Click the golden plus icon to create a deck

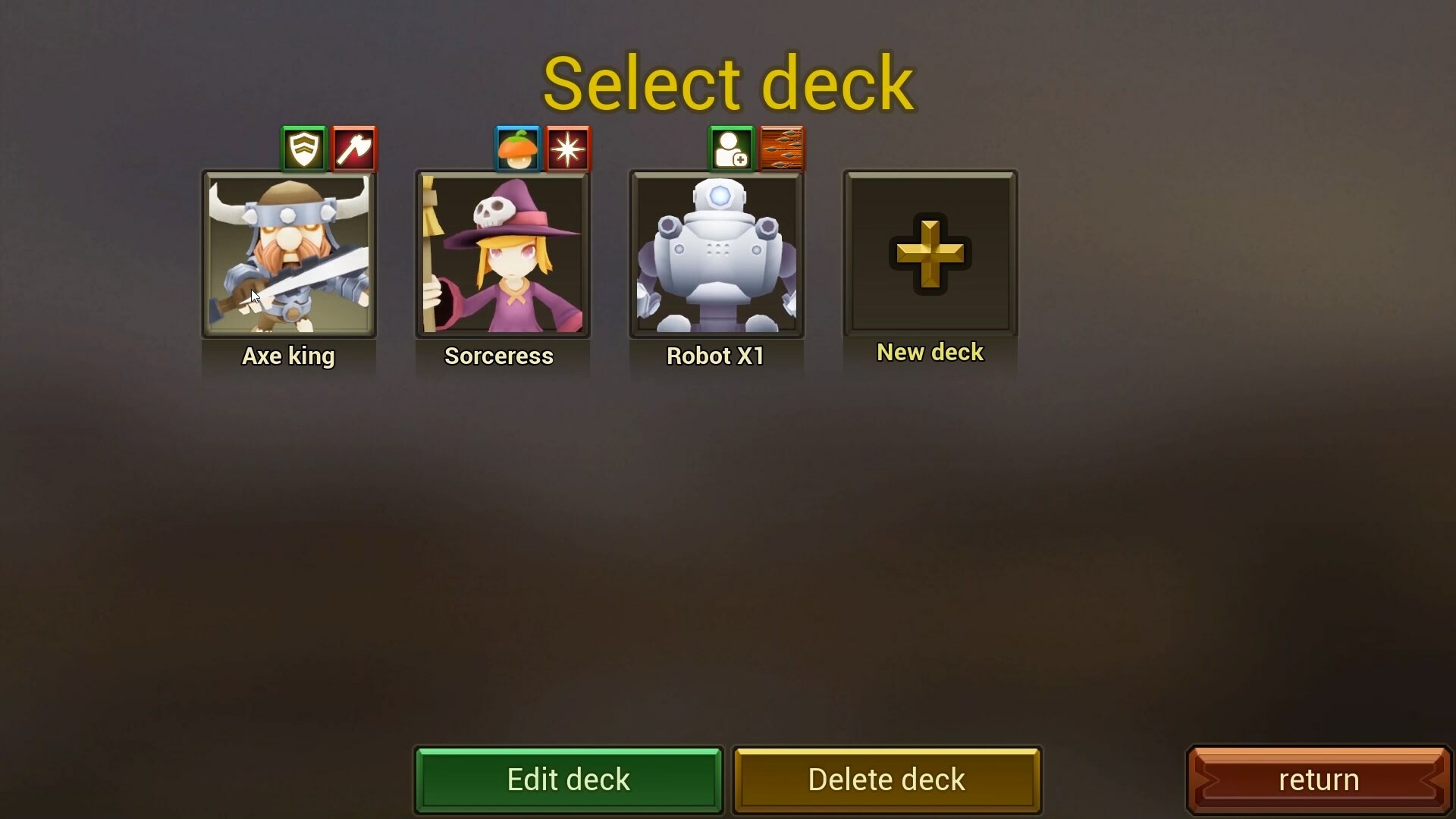point(930,255)
